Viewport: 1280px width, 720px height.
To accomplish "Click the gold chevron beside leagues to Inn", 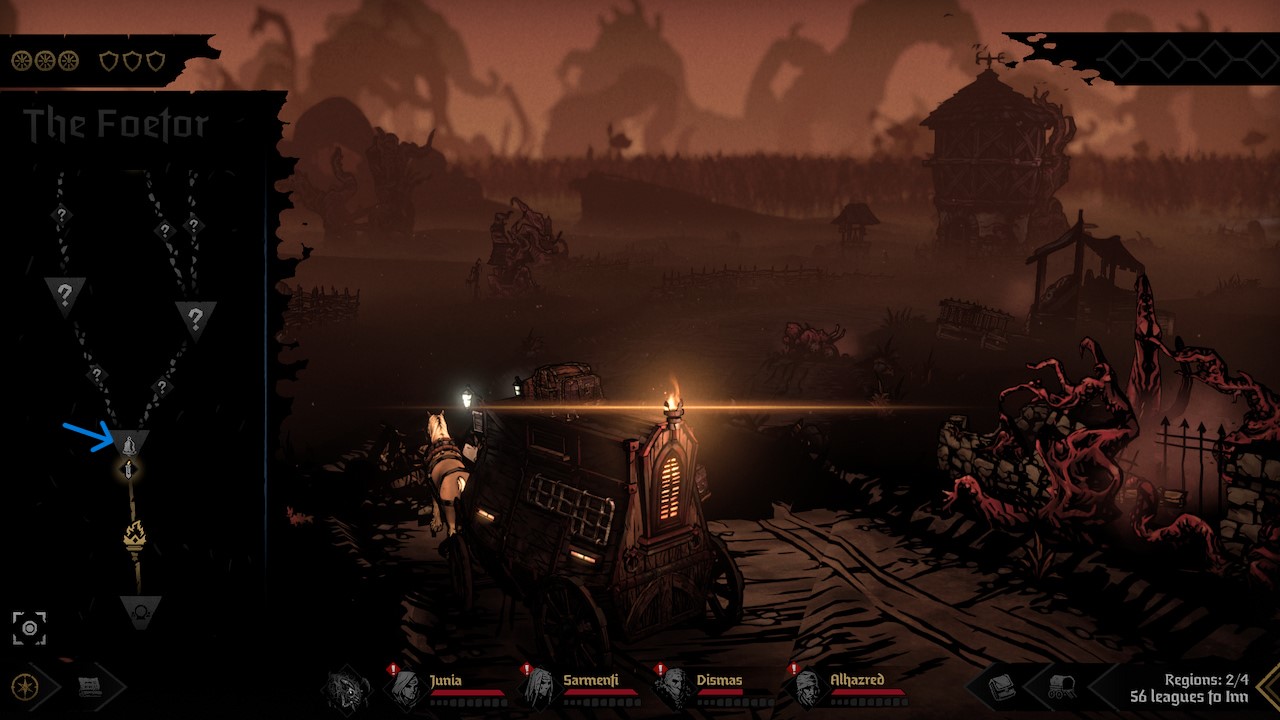I will point(1268,687).
